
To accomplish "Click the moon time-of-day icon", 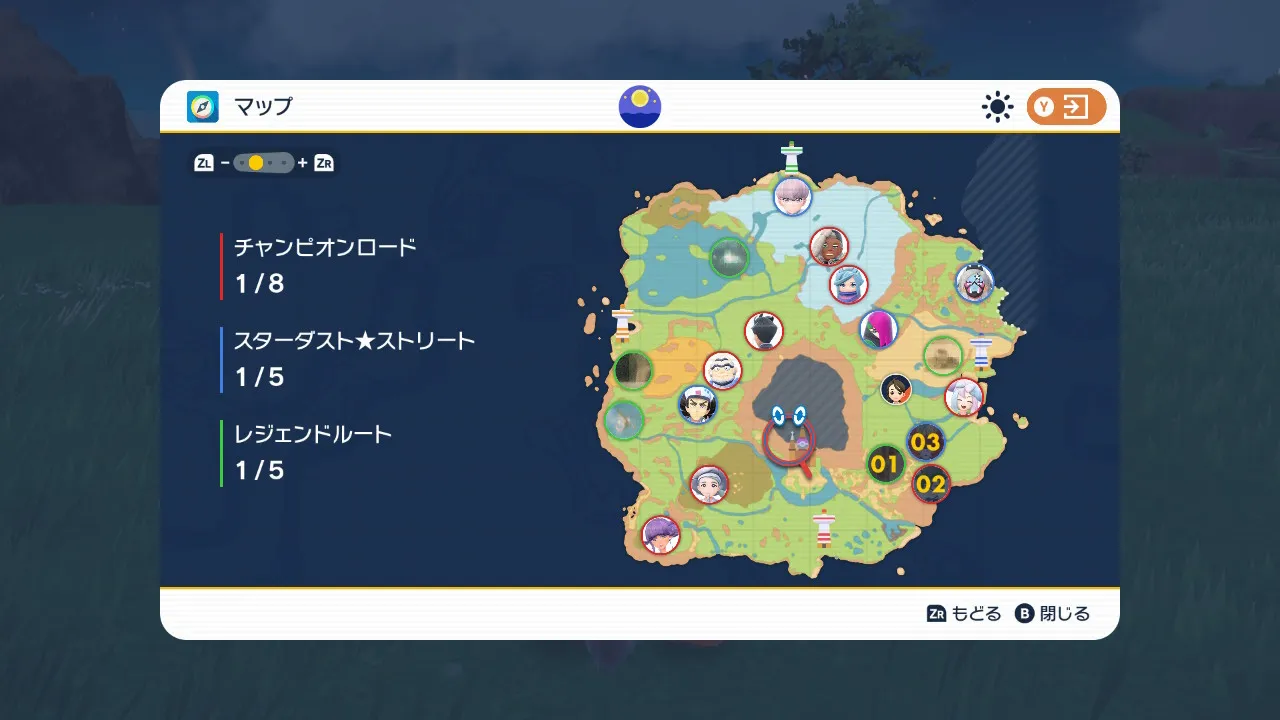I will coord(640,107).
